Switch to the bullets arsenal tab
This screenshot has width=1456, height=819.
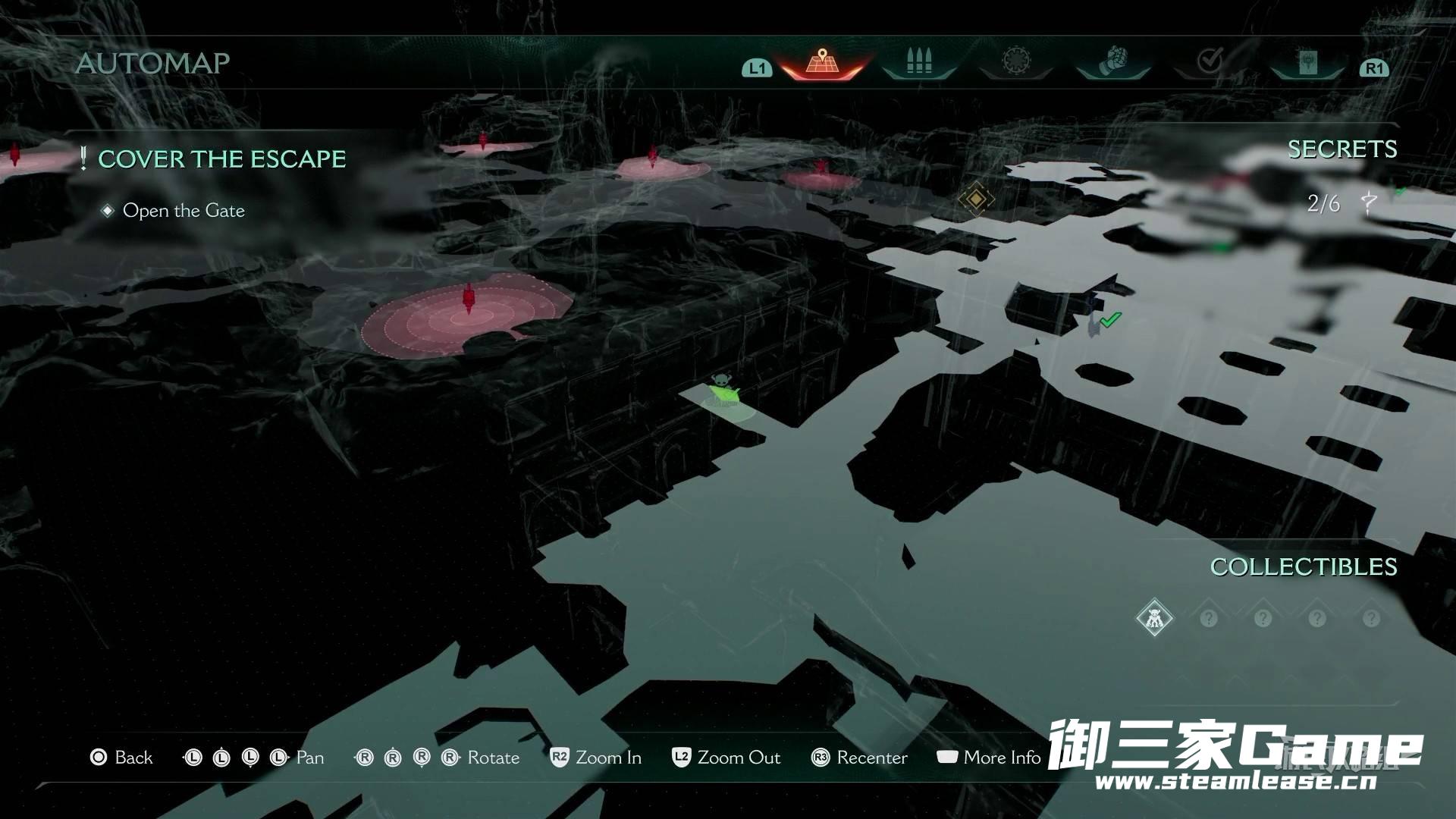click(918, 61)
